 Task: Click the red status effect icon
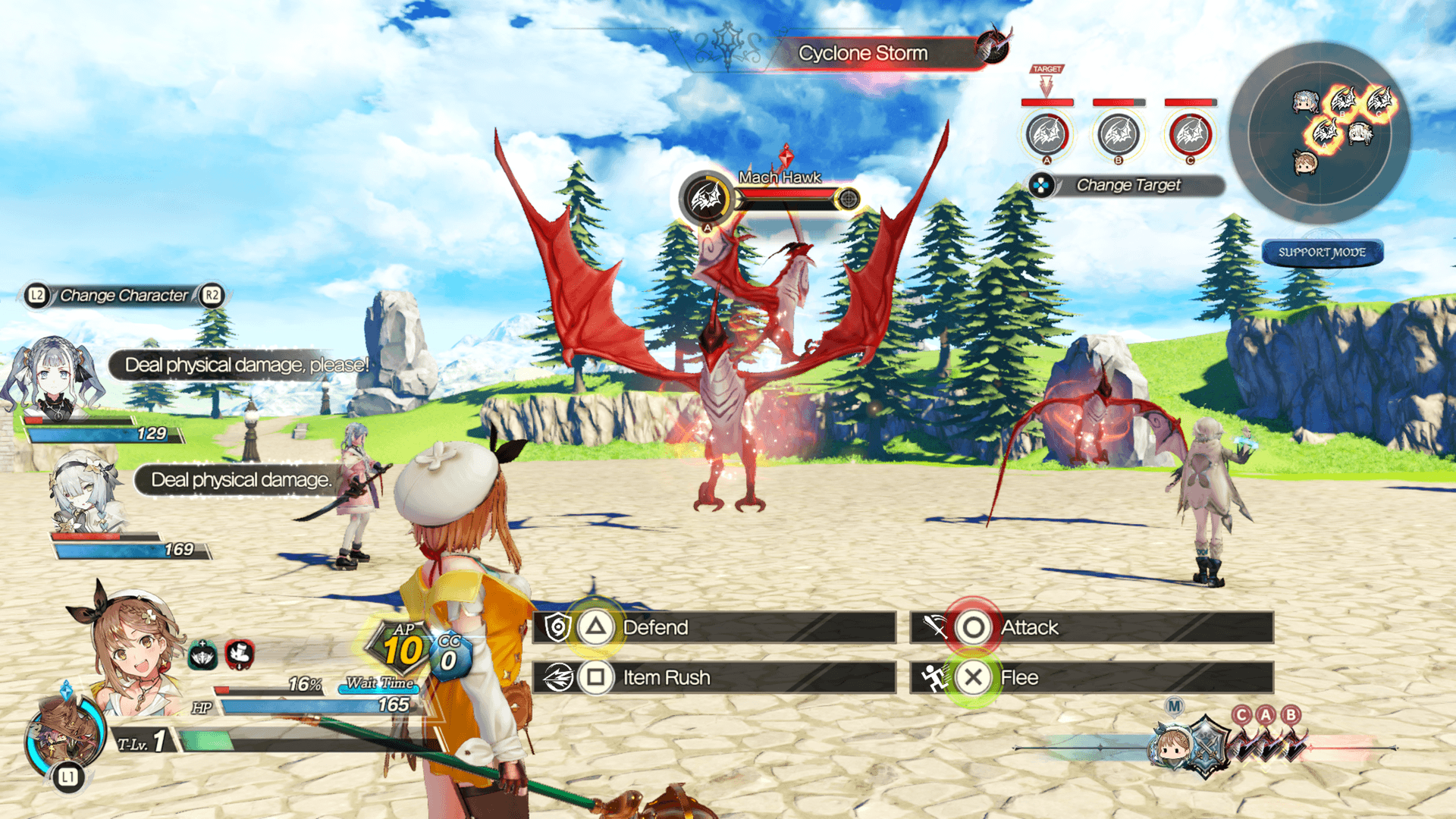pyautogui.click(x=240, y=654)
